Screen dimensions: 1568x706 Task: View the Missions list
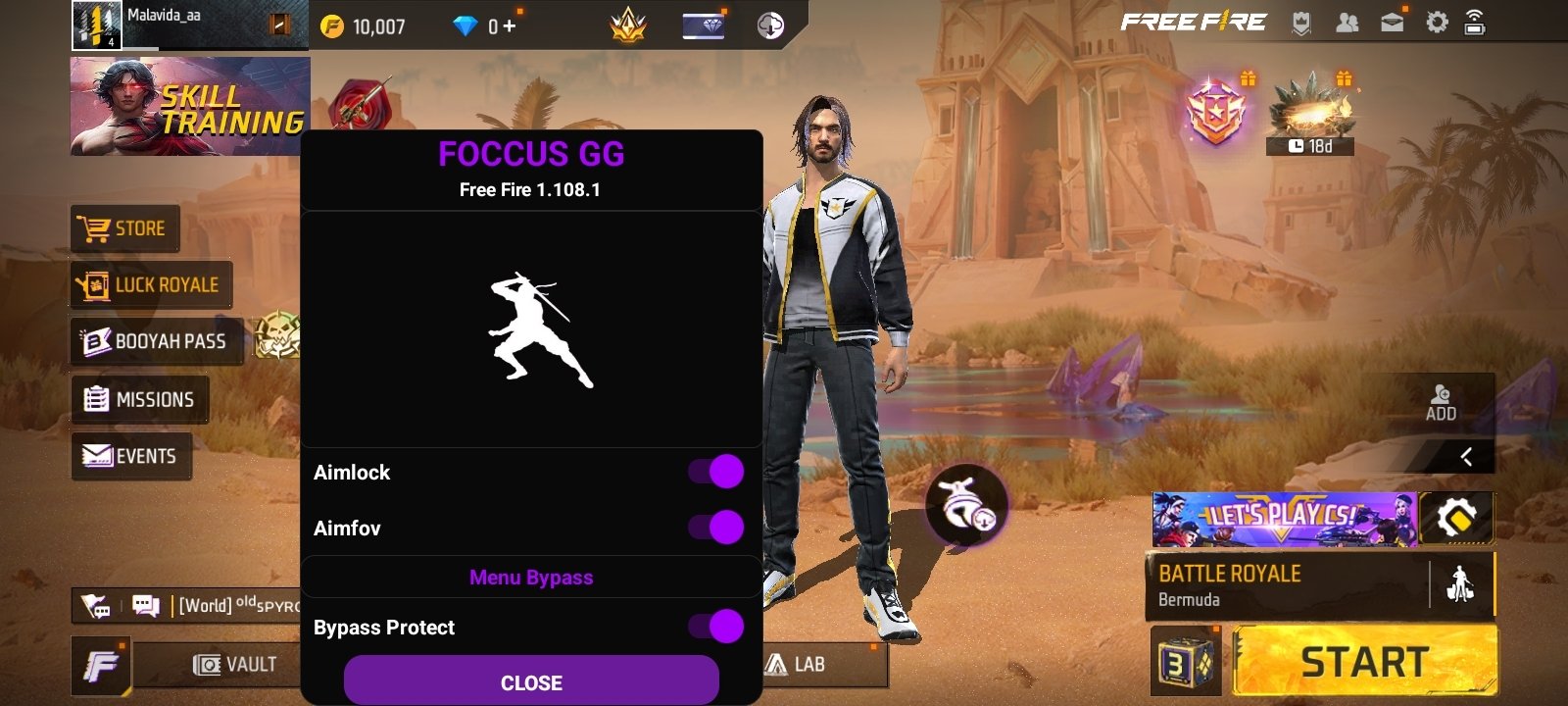139,399
